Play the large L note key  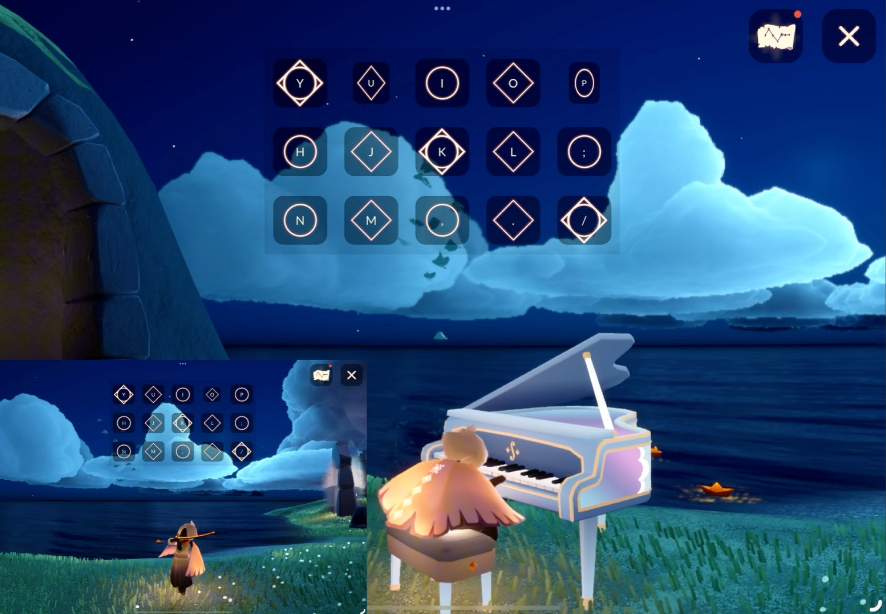tap(513, 151)
